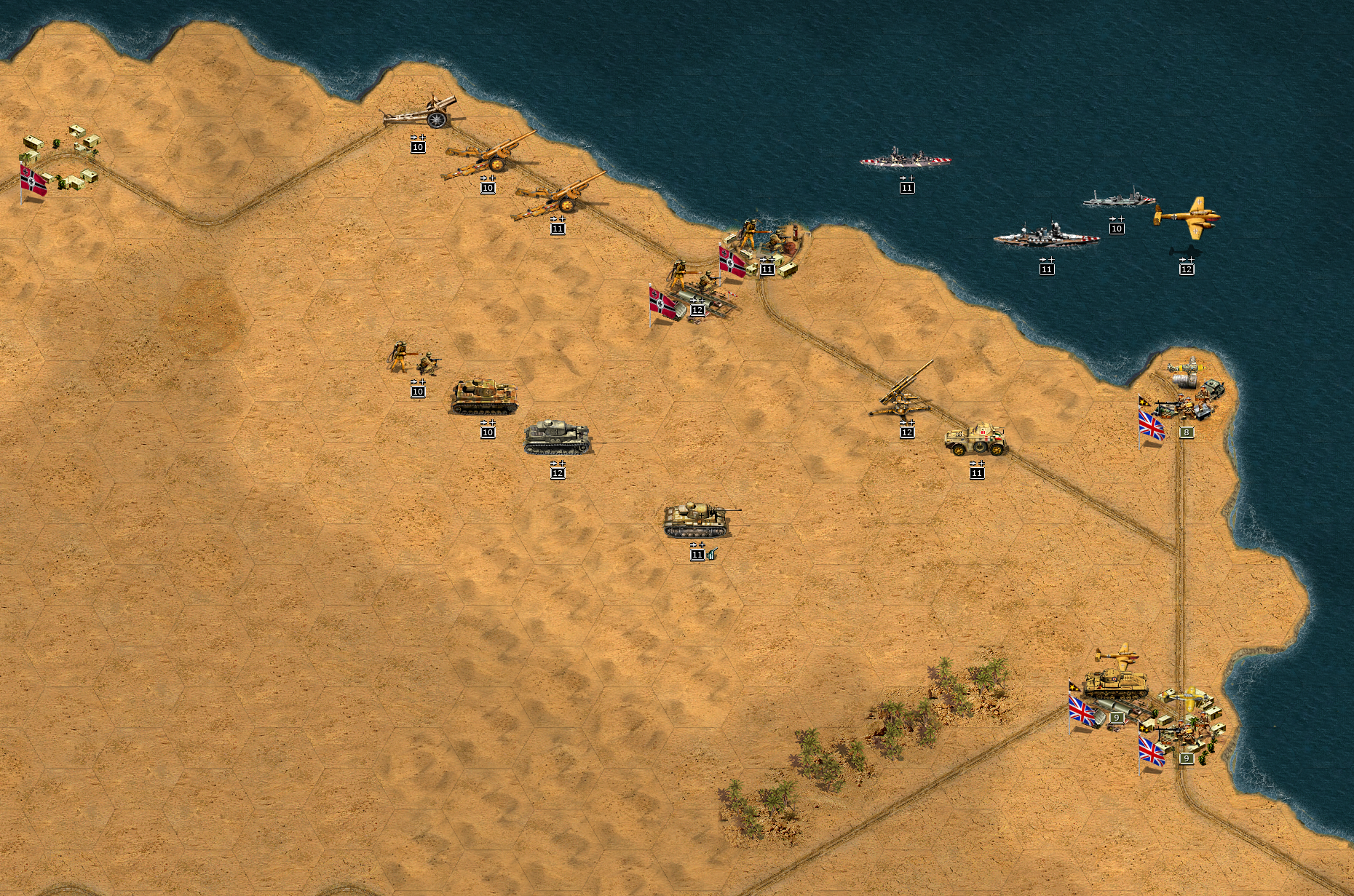Select the infantry squad in the open desert
Image resolution: width=1354 pixels, height=896 pixels.
pyautogui.click(x=414, y=358)
